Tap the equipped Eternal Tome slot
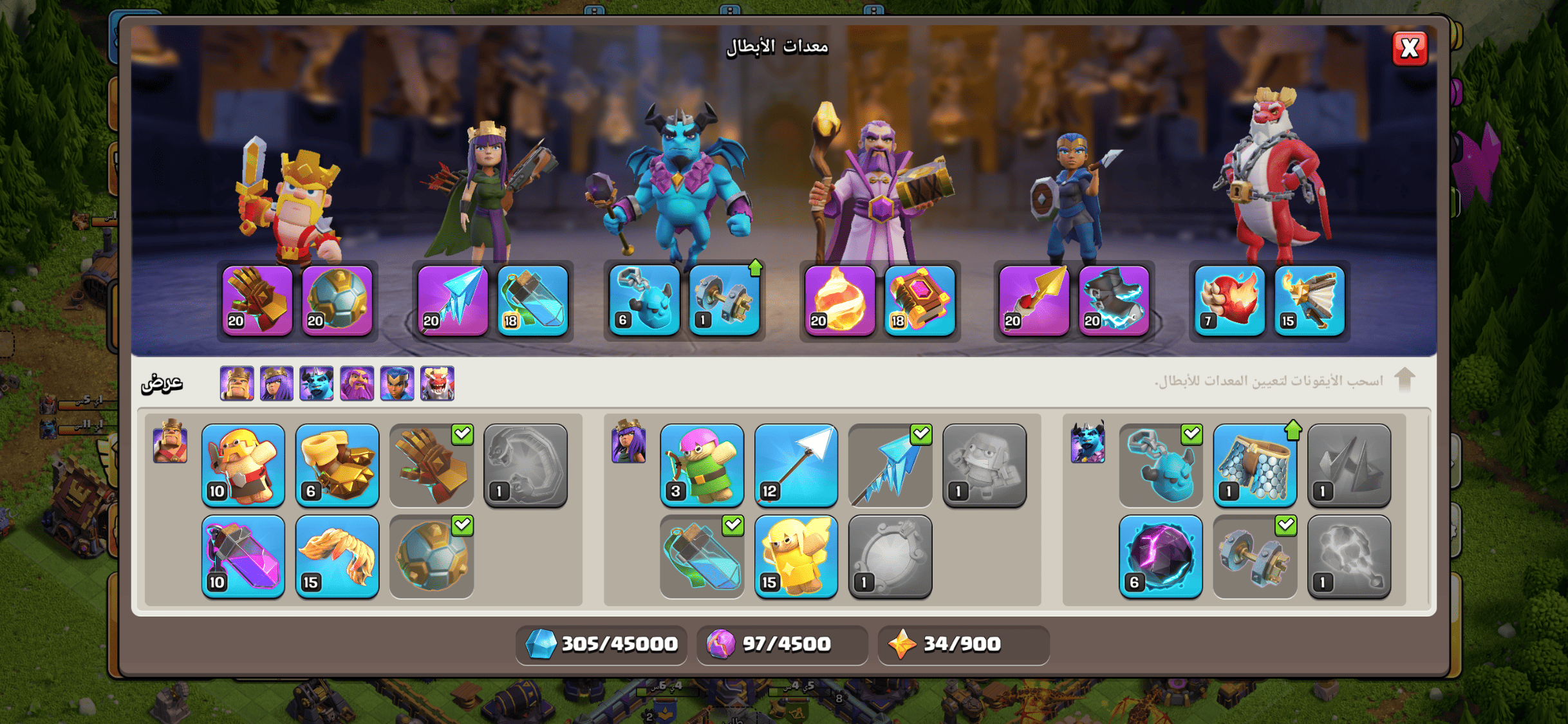The width and height of the screenshot is (1568, 724). coord(920,301)
